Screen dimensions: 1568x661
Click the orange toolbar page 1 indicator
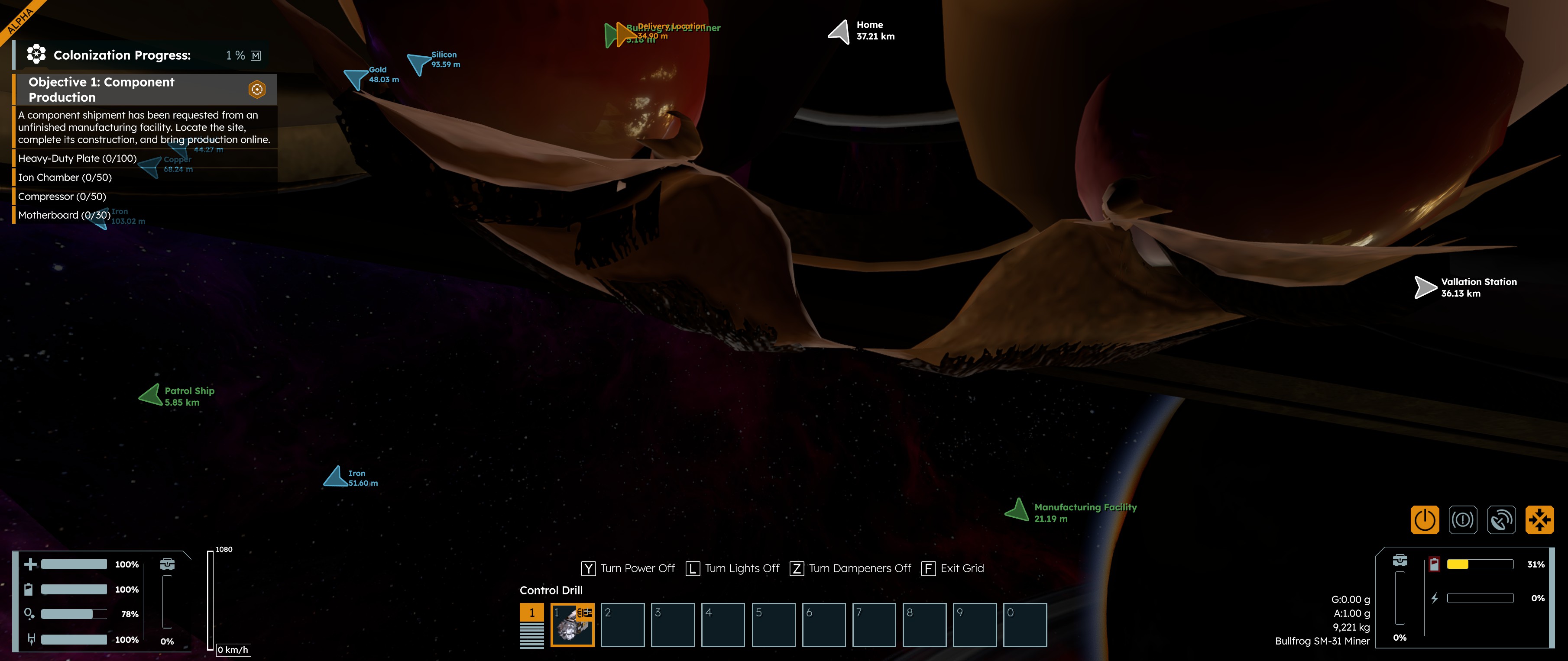(x=531, y=613)
